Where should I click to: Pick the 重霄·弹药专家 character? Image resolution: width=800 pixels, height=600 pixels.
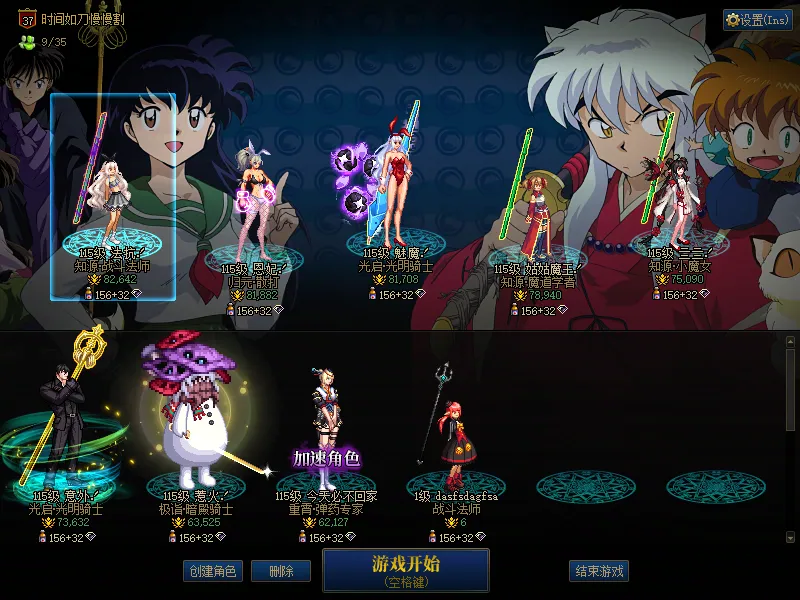click(x=328, y=430)
